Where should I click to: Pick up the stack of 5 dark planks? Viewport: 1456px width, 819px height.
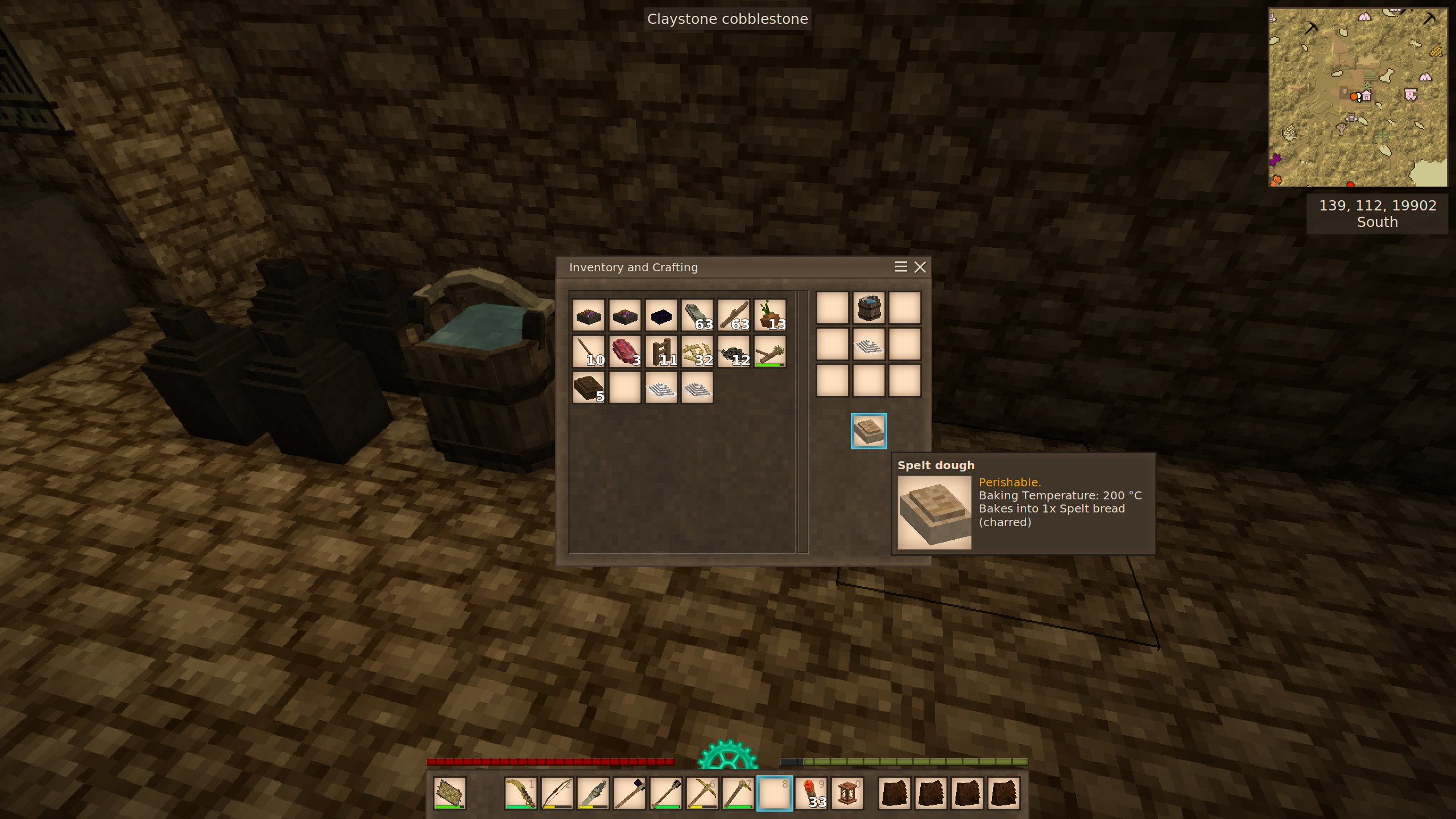coord(588,388)
